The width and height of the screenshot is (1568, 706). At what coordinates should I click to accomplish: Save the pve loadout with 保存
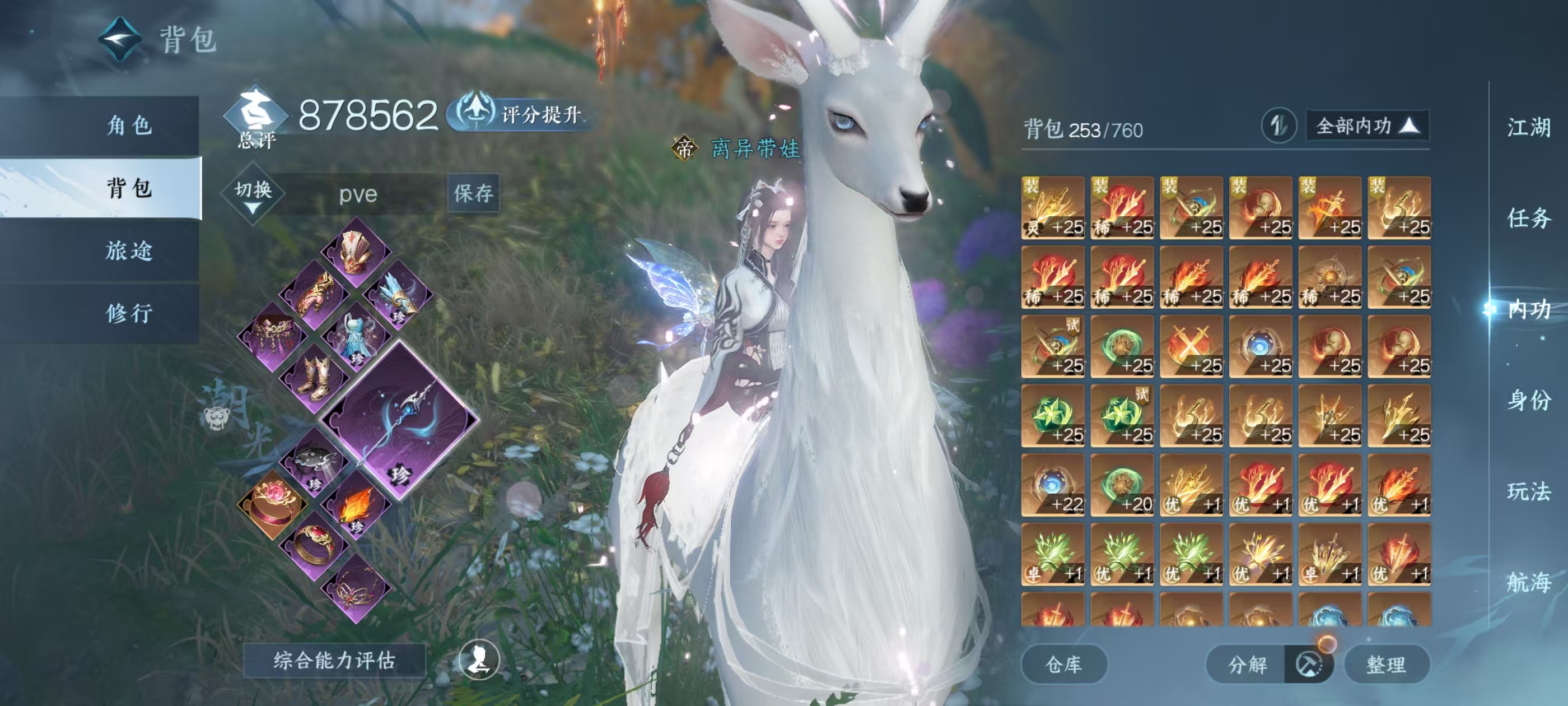click(x=473, y=193)
